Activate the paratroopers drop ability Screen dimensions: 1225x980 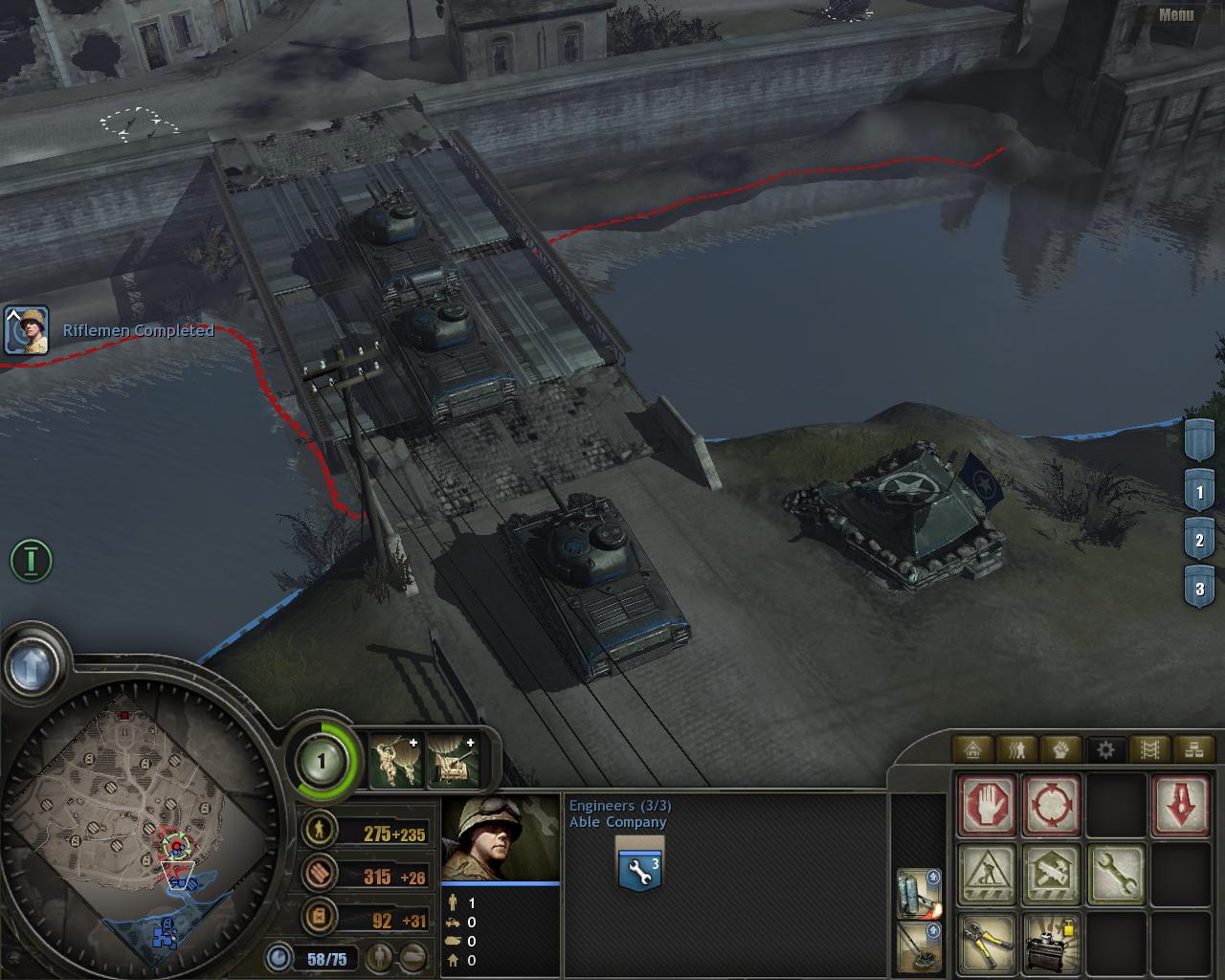click(x=394, y=760)
